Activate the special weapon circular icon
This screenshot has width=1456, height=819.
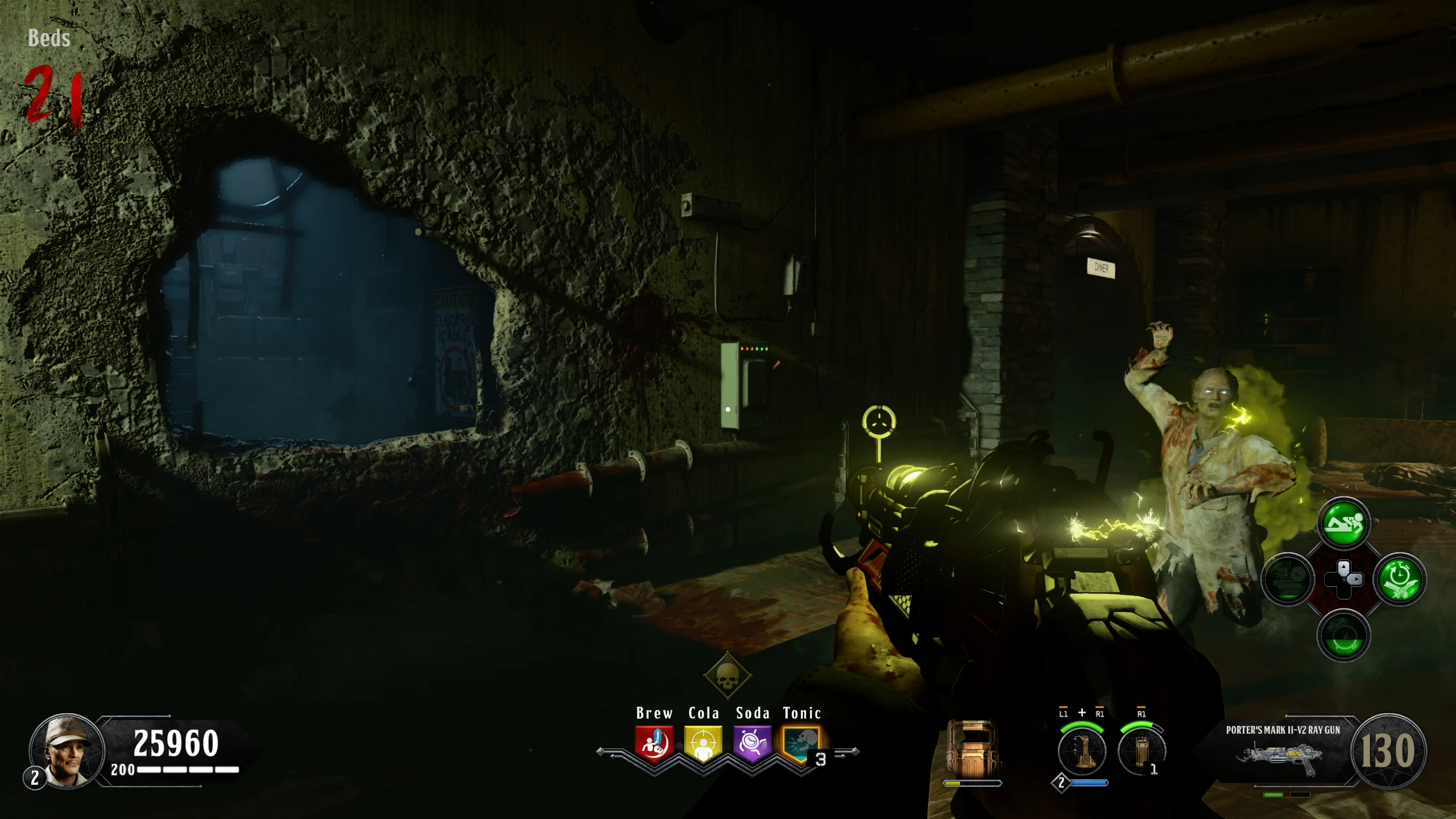tap(1082, 751)
